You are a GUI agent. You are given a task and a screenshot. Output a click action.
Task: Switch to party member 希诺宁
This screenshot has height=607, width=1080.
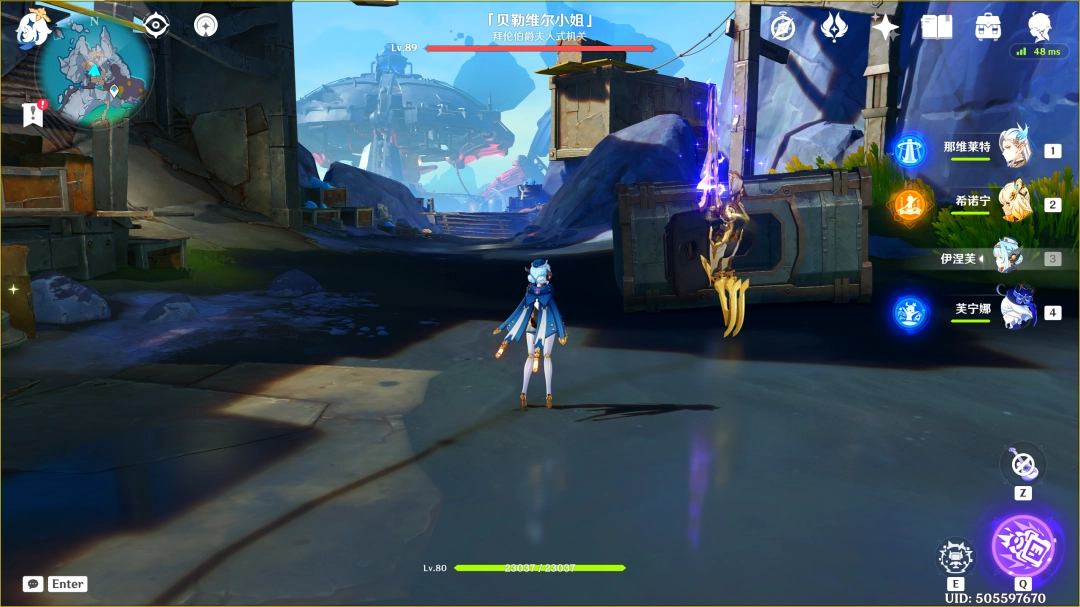1014,203
